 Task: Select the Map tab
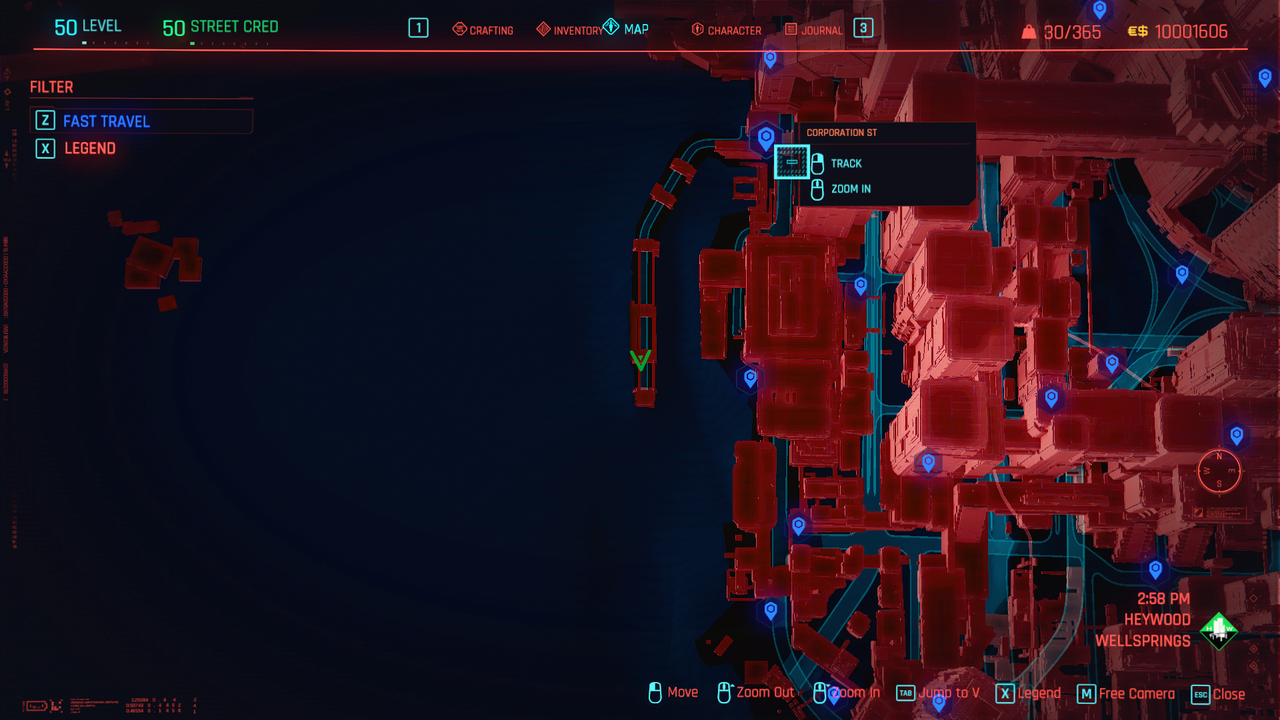(627, 29)
